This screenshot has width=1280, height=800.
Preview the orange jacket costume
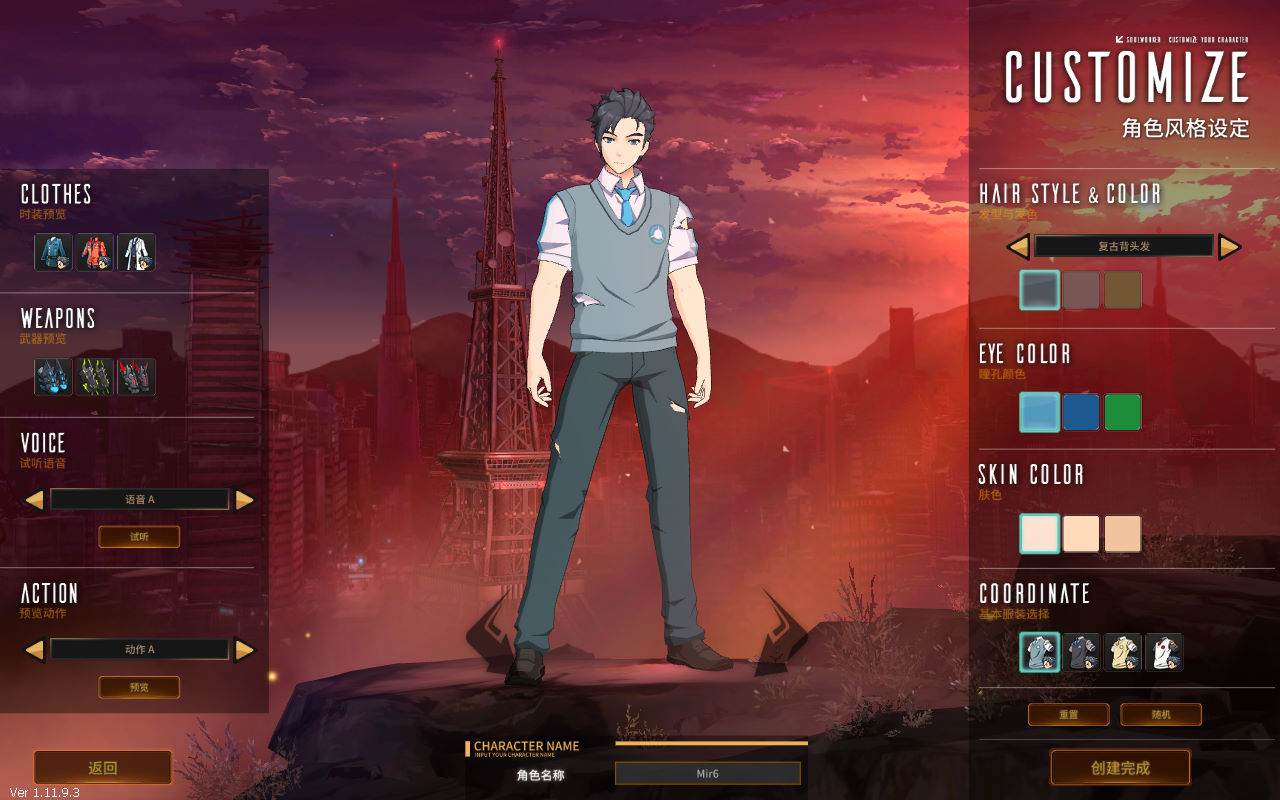pos(95,253)
